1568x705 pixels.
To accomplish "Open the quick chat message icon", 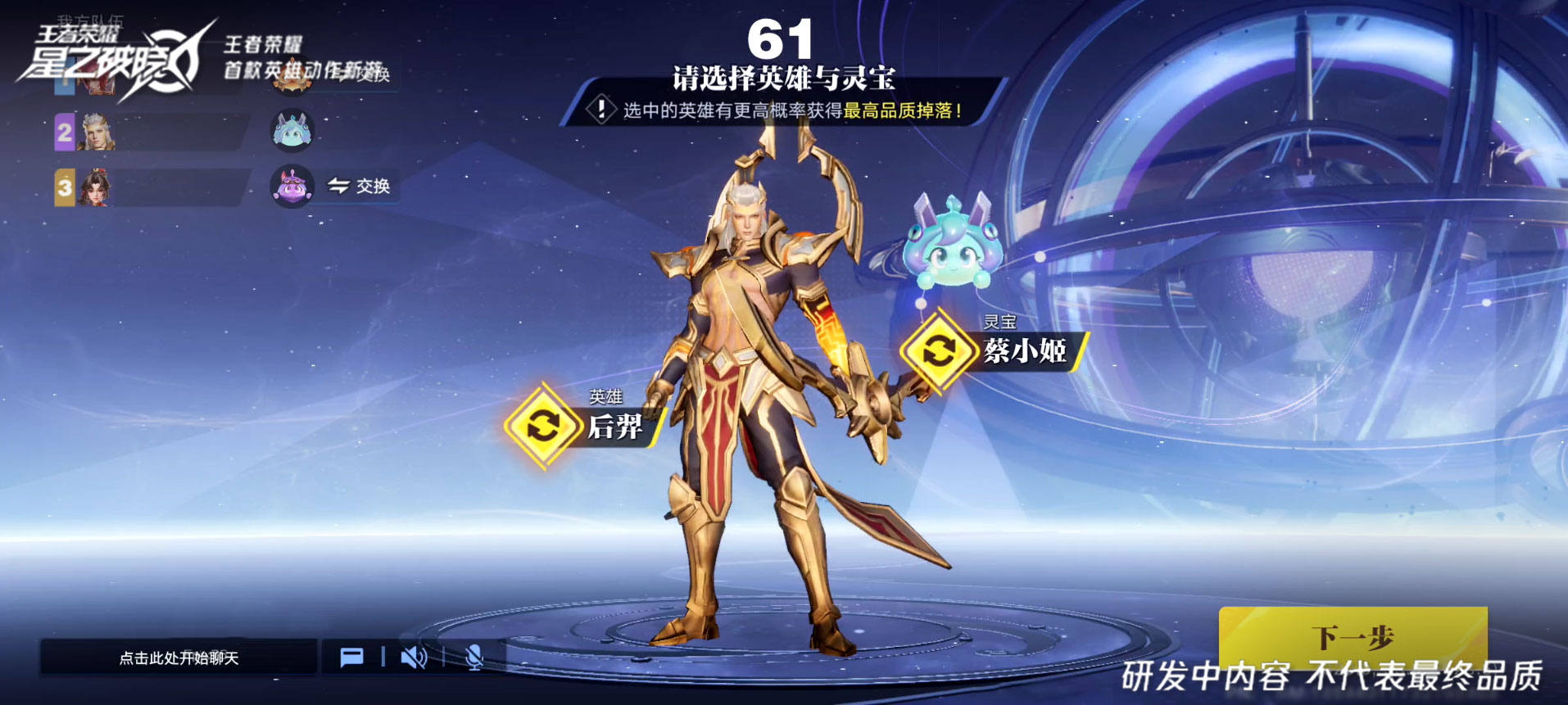I will [351, 658].
